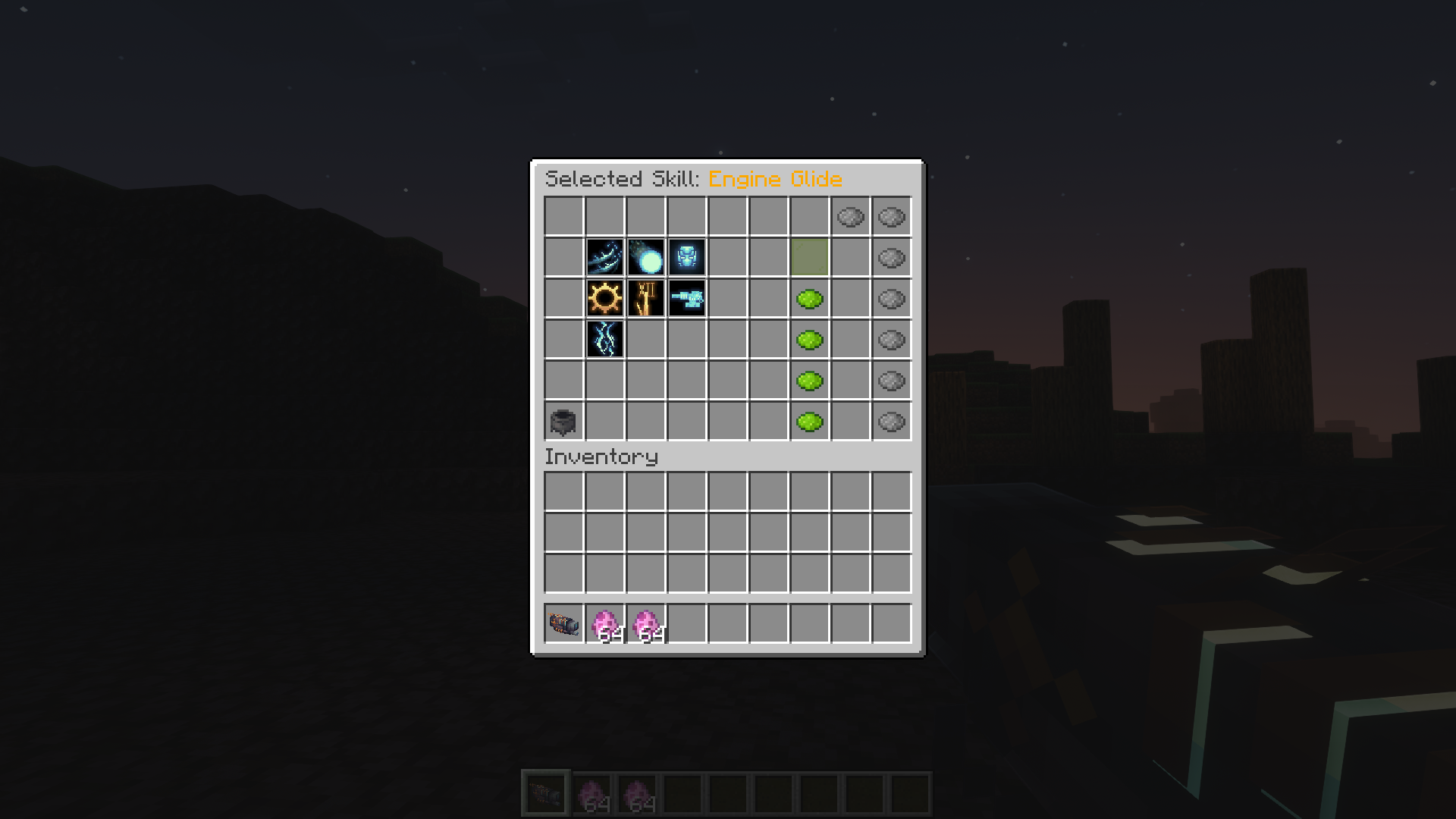Select the rocket engine item in hotbar
This screenshot has width=1456, height=819.
tap(563, 624)
